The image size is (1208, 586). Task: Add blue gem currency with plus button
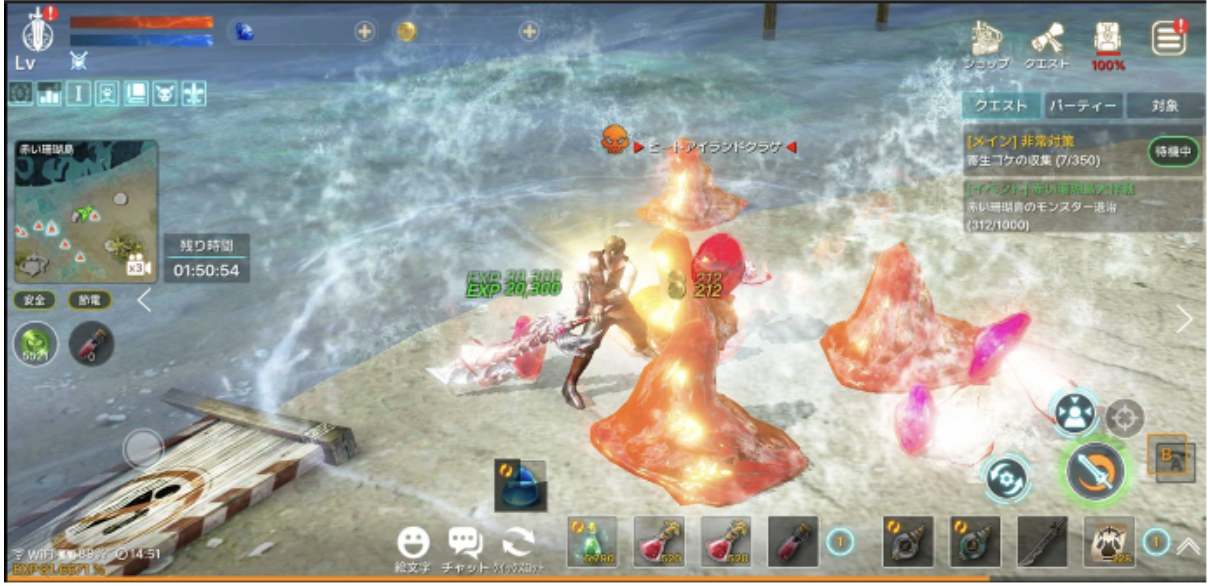coord(365,32)
